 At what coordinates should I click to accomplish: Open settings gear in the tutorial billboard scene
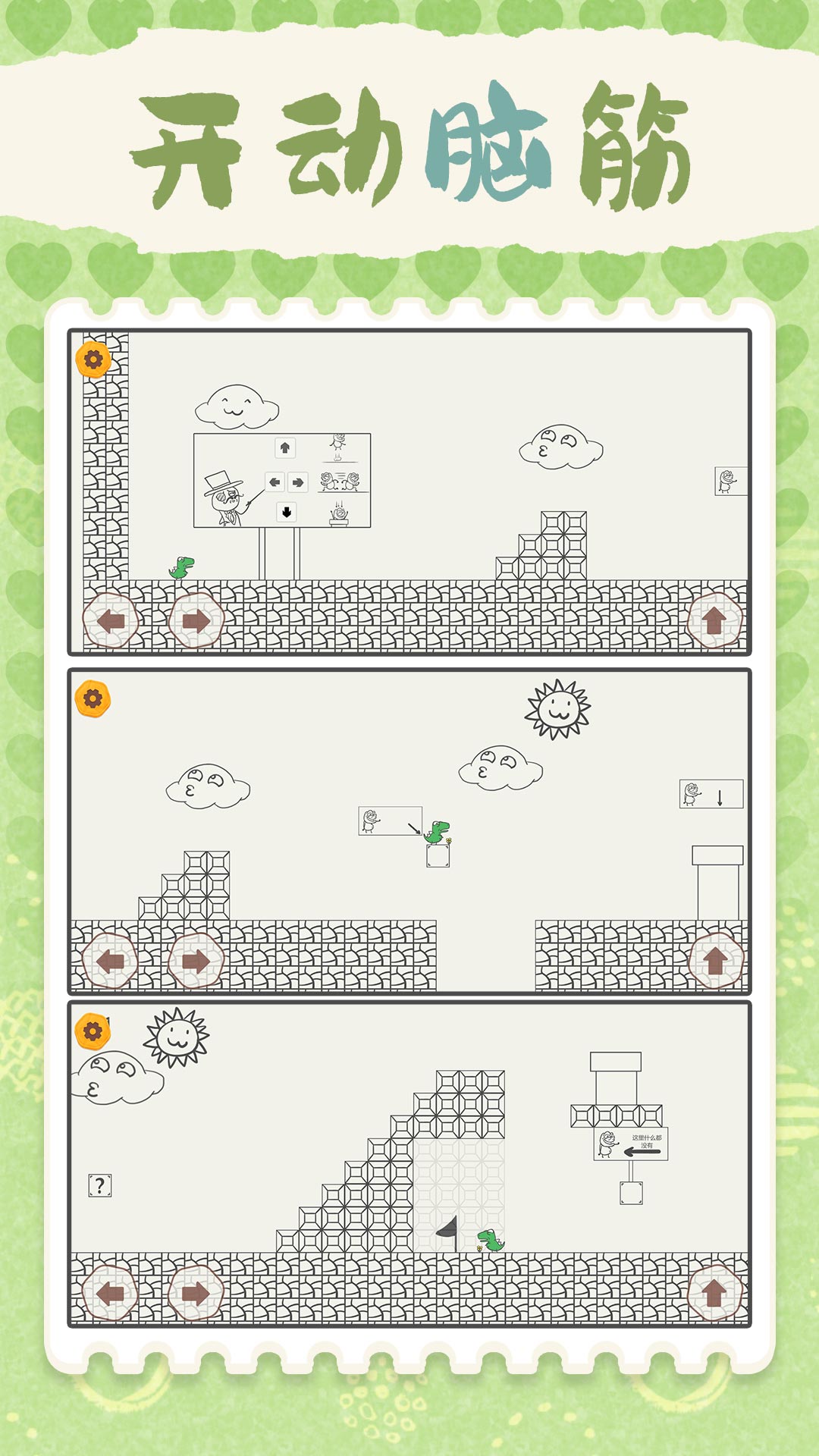93,359
